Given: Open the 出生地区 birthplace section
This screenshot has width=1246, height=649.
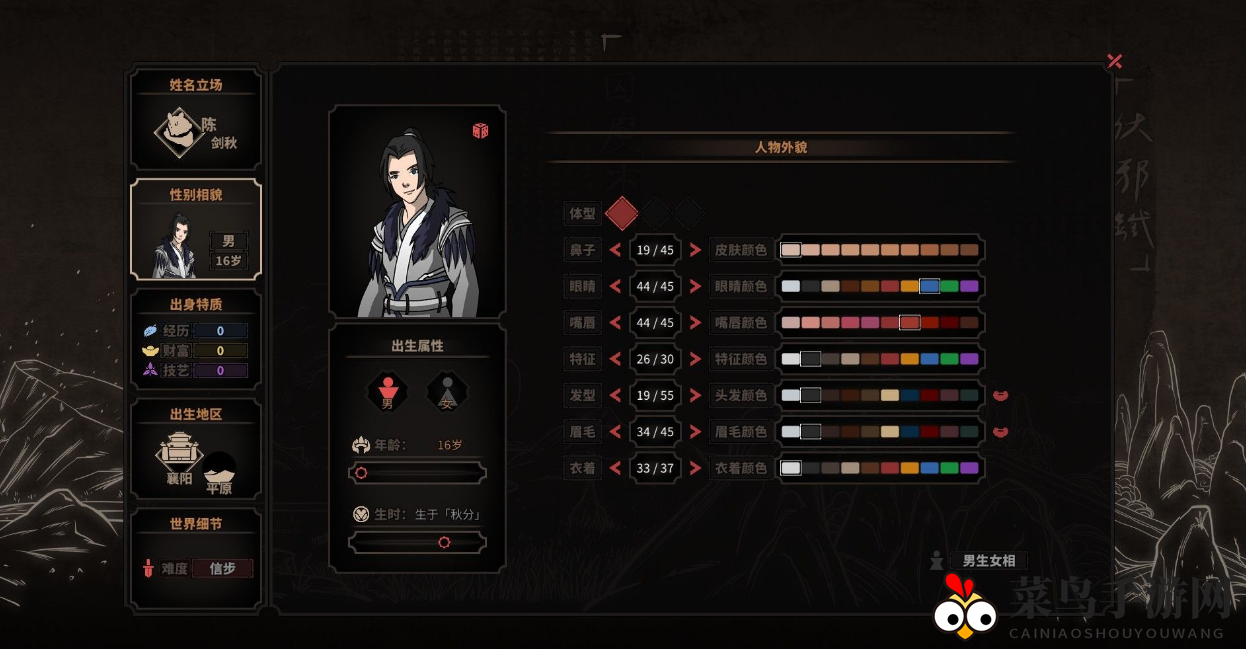Looking at the screenshot, I should coord(196,449).
